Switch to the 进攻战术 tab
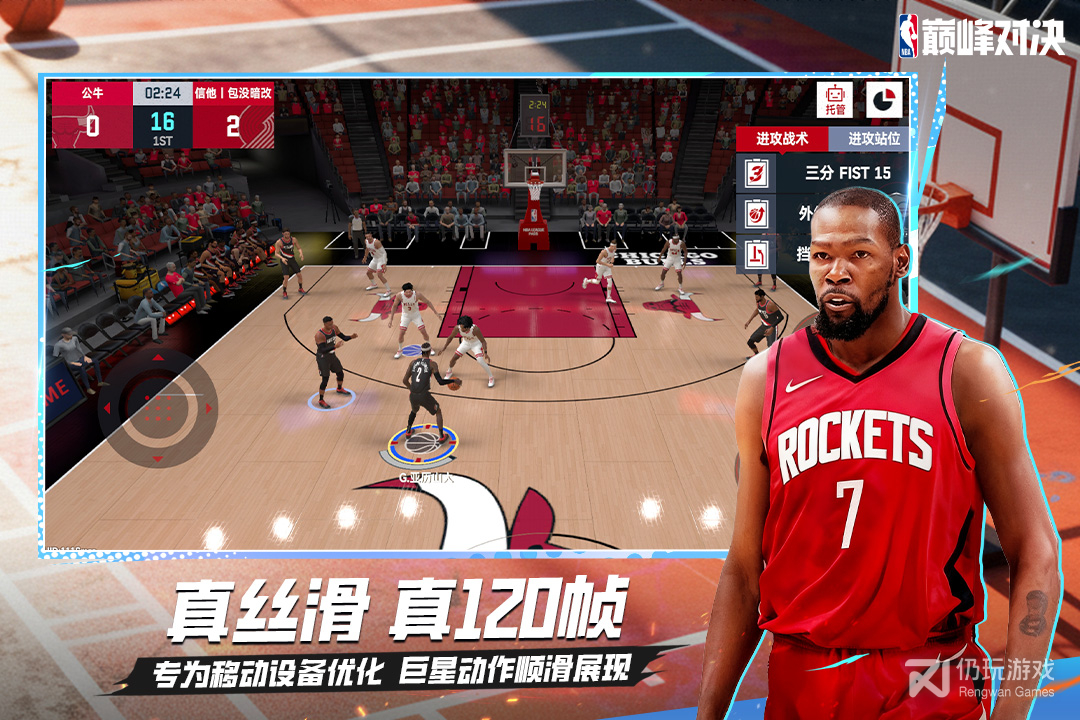This screenshot has width=1080, height=720. (782, 139)
